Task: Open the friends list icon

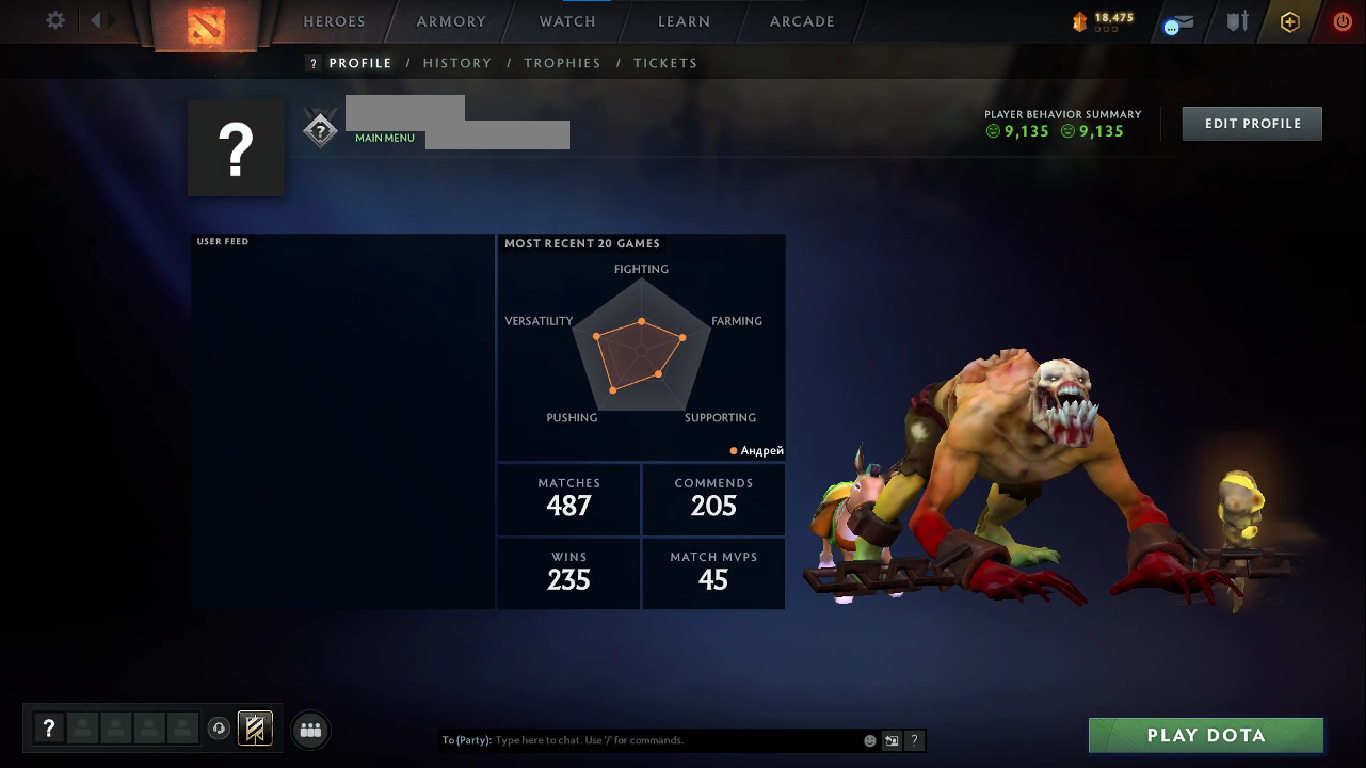Action: pos(311,730)
